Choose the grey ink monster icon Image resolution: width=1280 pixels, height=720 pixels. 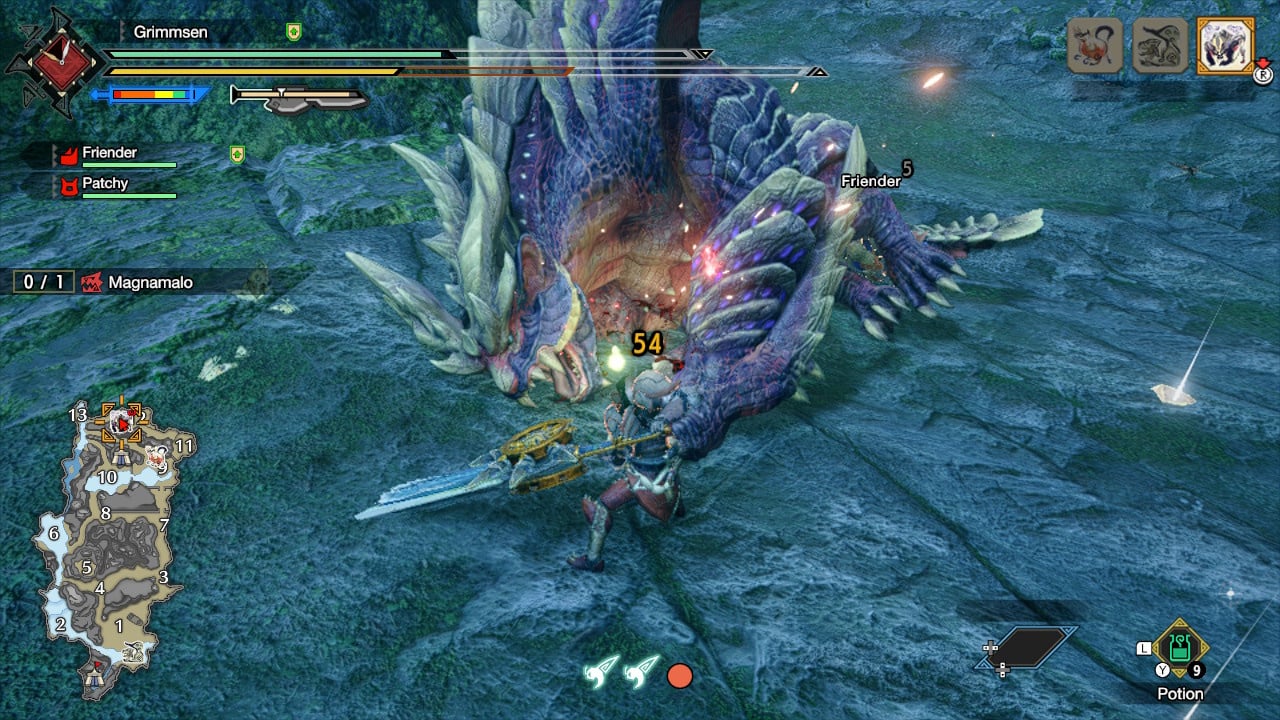[x=1160, y=45]
